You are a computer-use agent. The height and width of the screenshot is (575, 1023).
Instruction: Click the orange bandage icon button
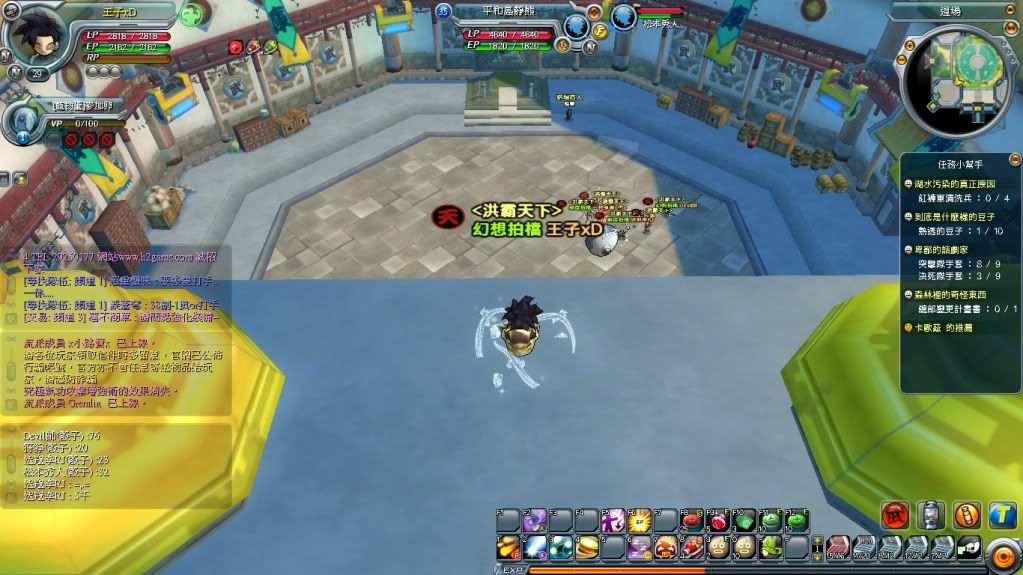click(967, 514)
